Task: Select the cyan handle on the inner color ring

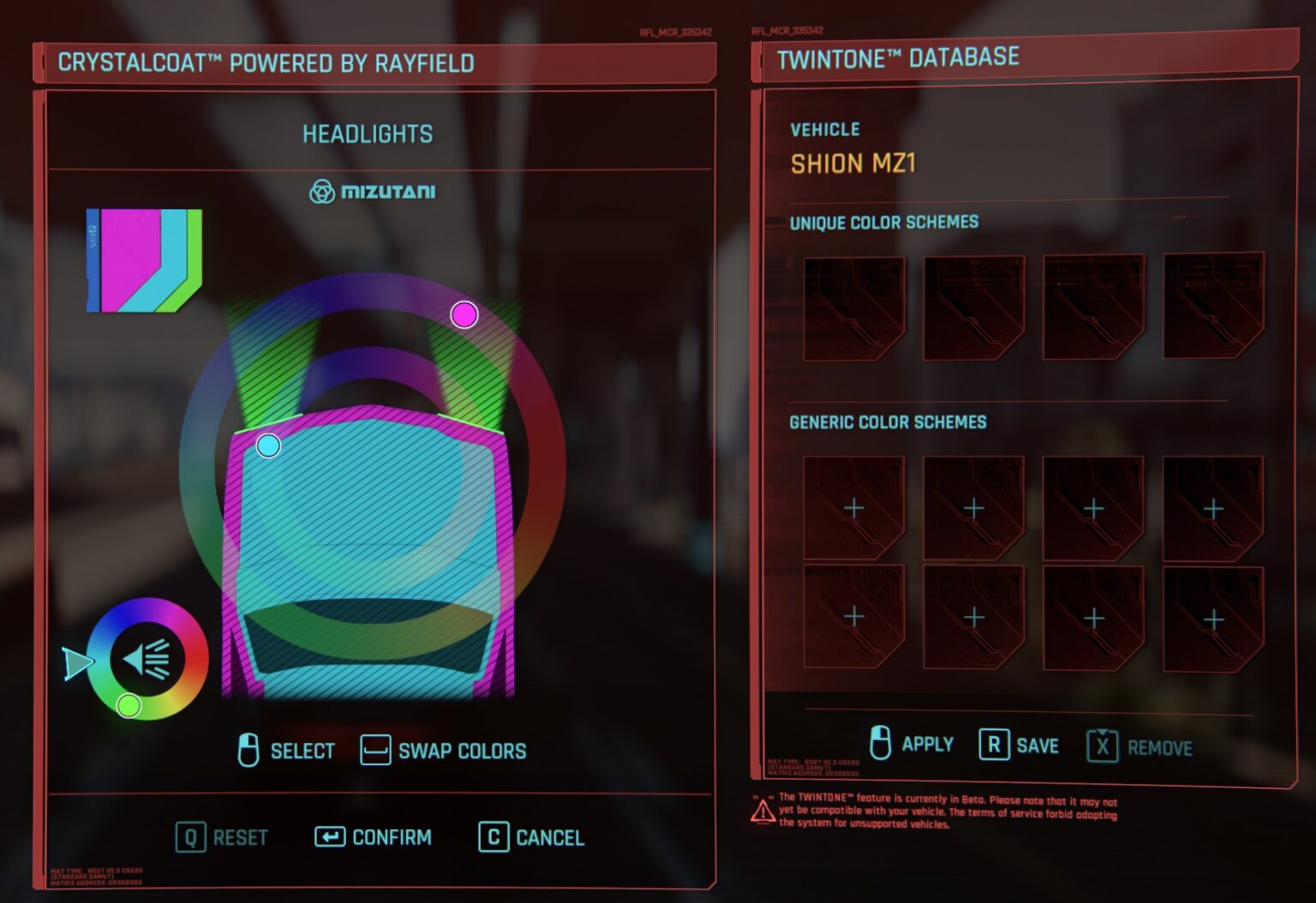Action: (x=268, y=446)
